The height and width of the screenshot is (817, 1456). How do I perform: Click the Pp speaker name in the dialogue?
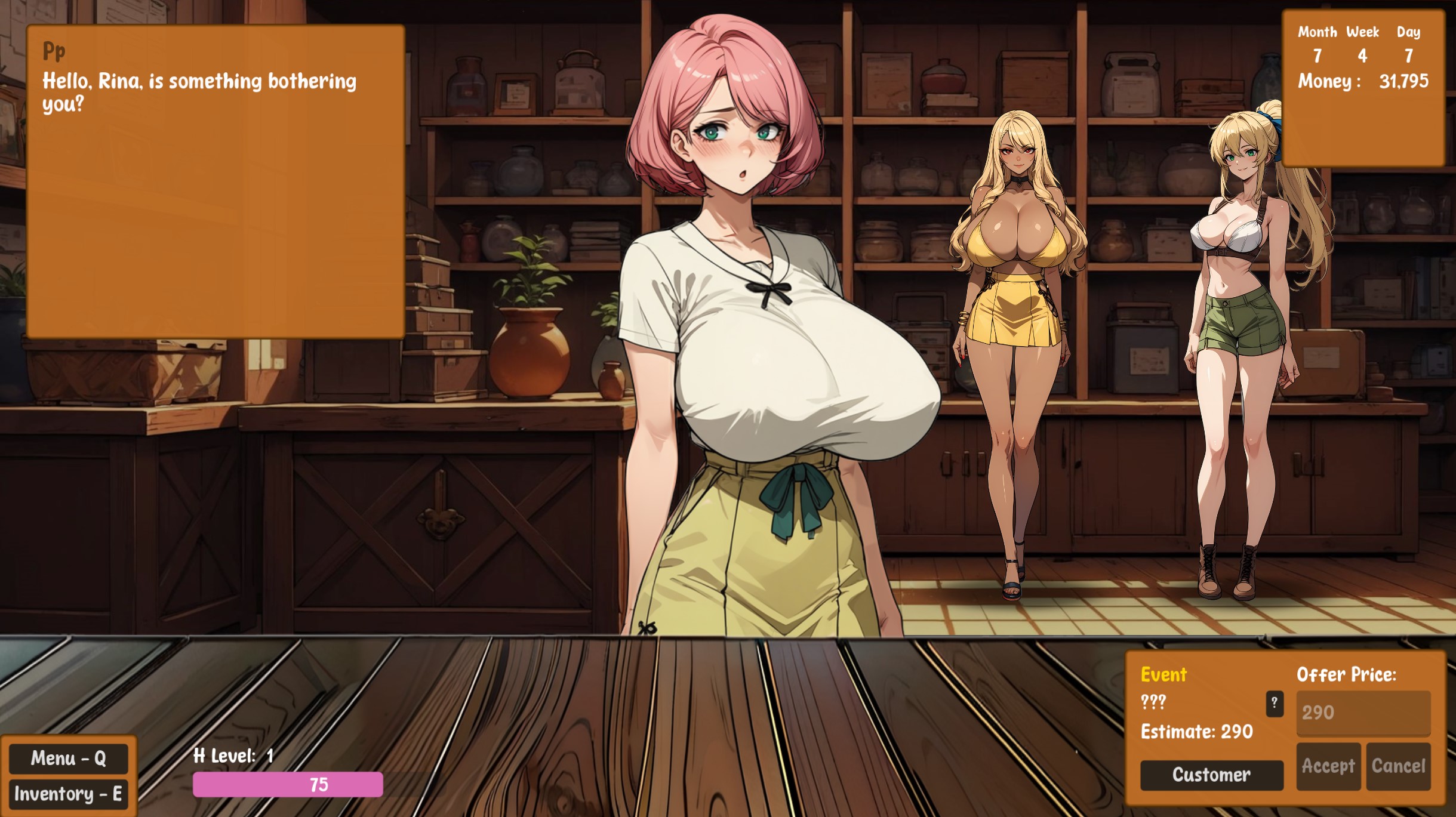pyautogui.click(x=53, y=52)
